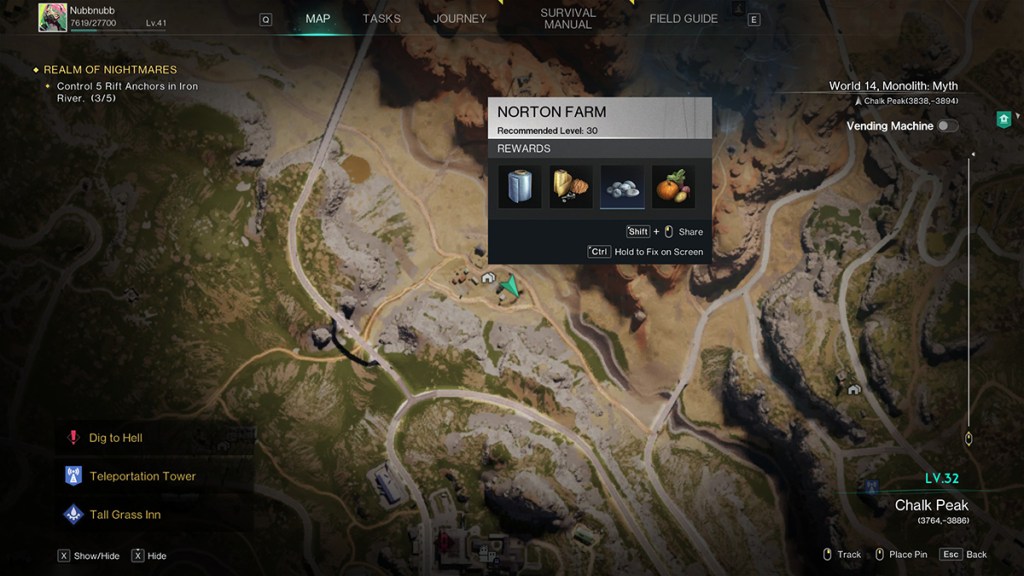Click the Norton Farm house map marker
Image resolution: width=1024 pixels, height=576 pixels.
click(x=487, y=279)
